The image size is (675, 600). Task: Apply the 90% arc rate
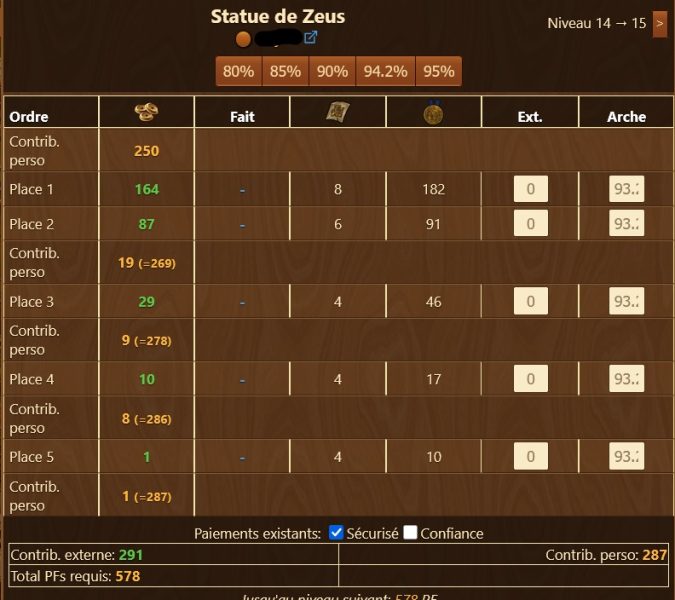[332, 71]
